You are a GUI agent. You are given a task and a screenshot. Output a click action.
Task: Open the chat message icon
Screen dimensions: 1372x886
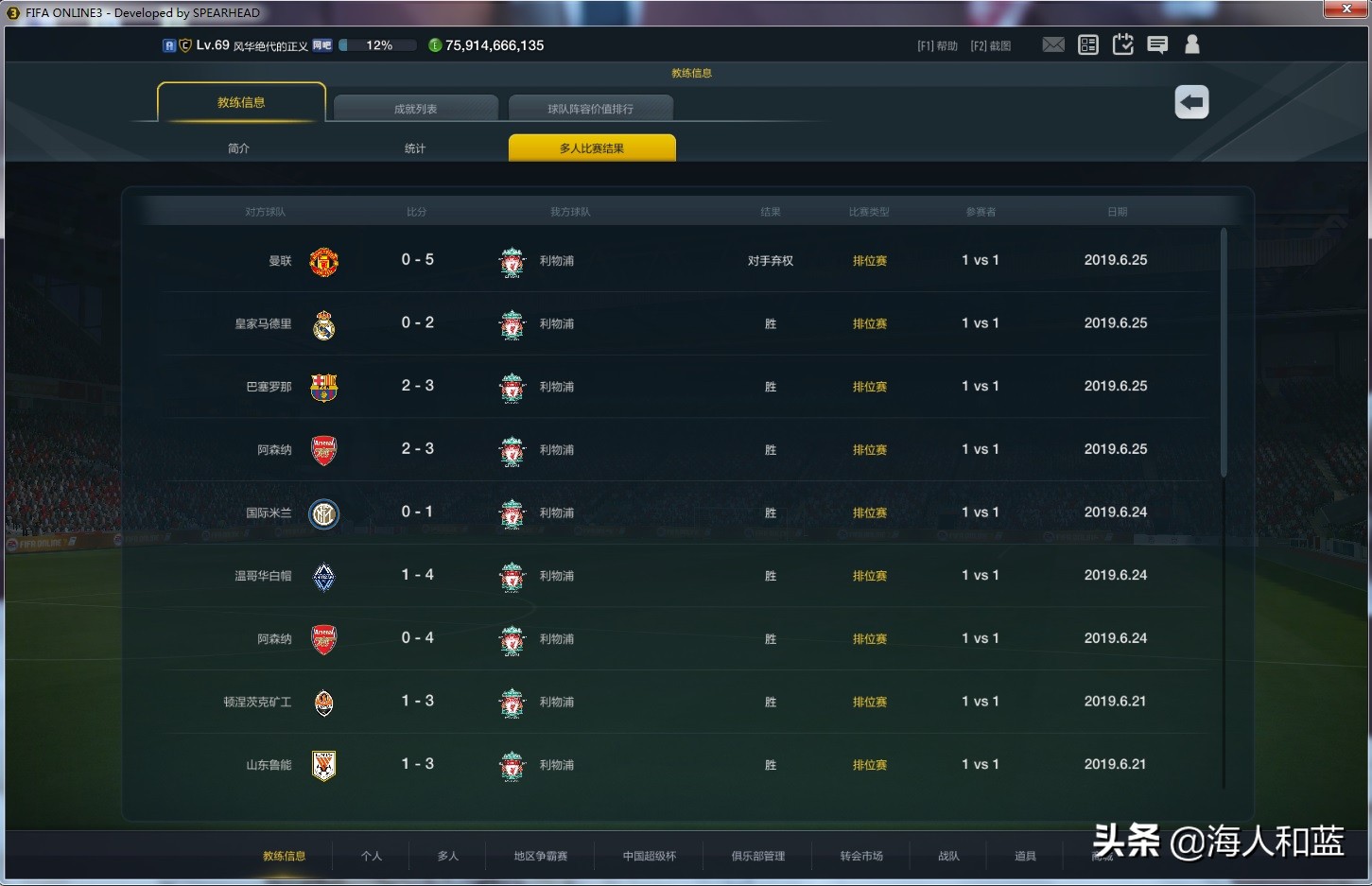pos(1157,43)
